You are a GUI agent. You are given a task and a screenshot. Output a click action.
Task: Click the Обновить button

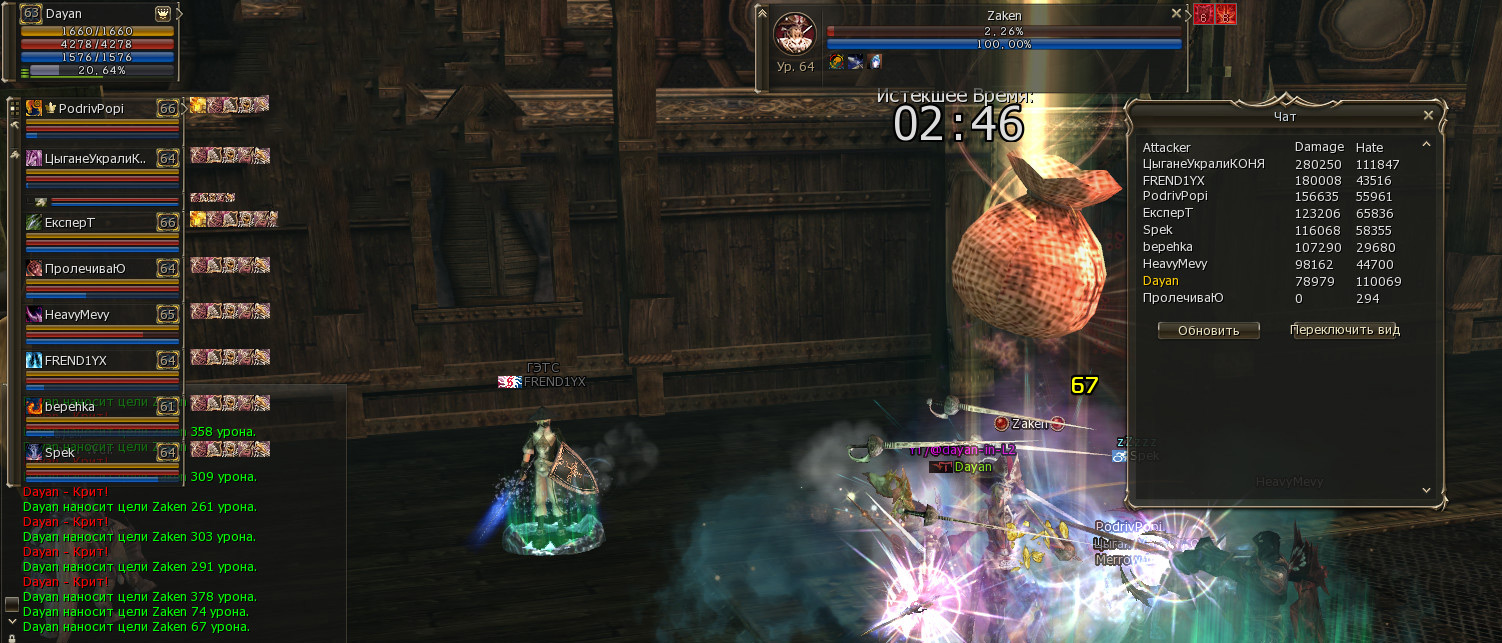[x=1208, y=330]
